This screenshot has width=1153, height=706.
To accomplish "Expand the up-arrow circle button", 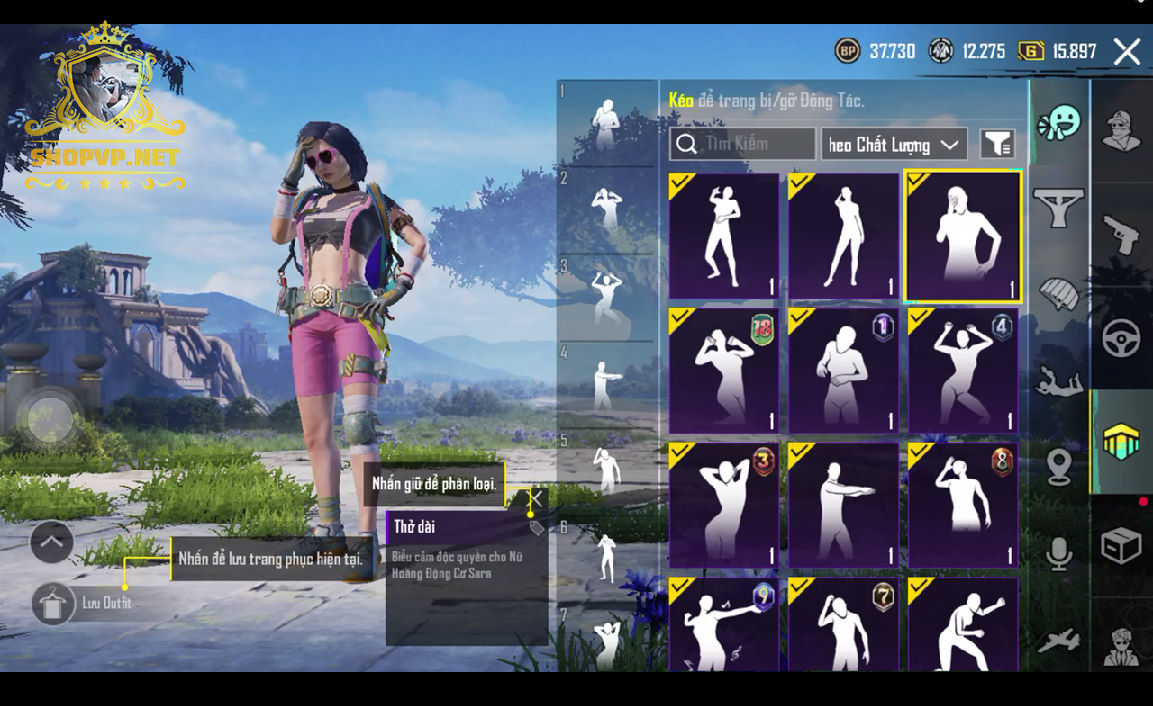I will point(52,543).
